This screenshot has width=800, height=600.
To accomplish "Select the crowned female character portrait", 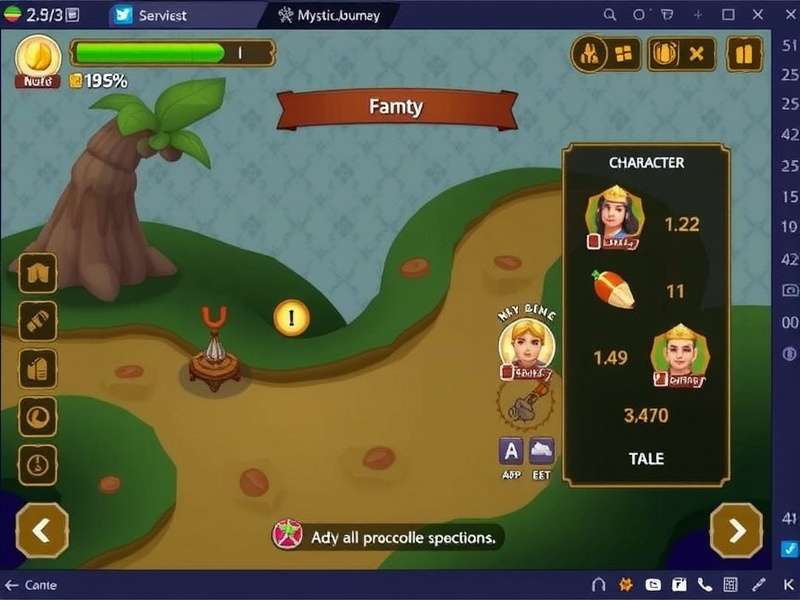I will click(613, 212).
